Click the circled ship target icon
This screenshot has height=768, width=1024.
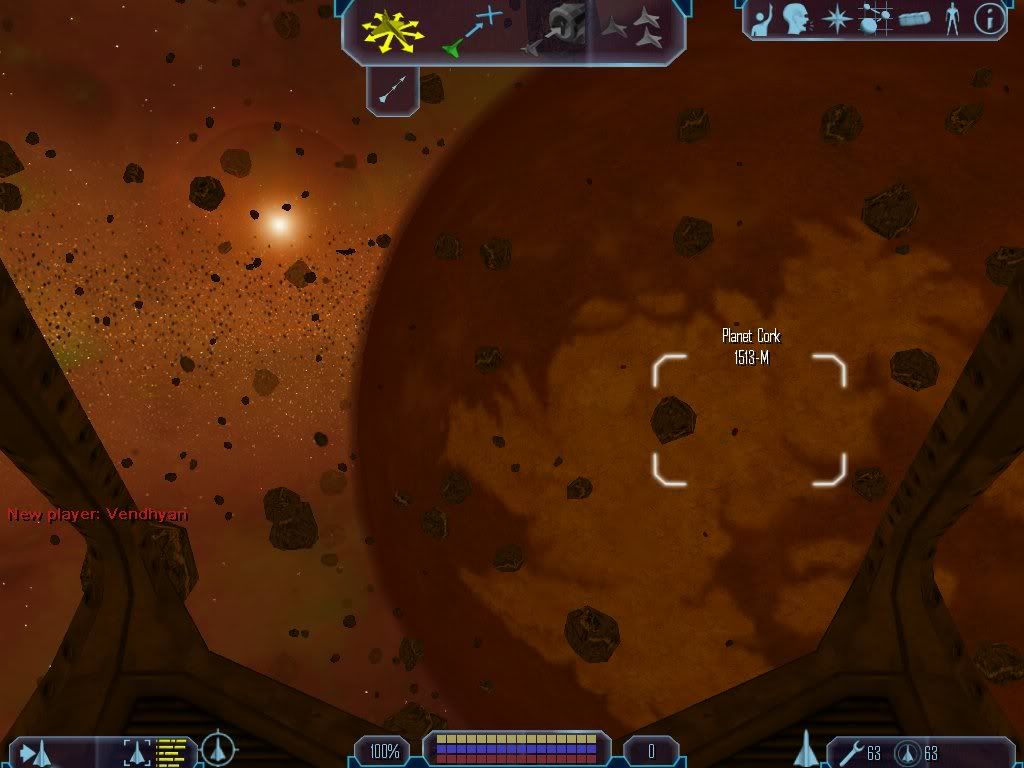pos(218,750)
